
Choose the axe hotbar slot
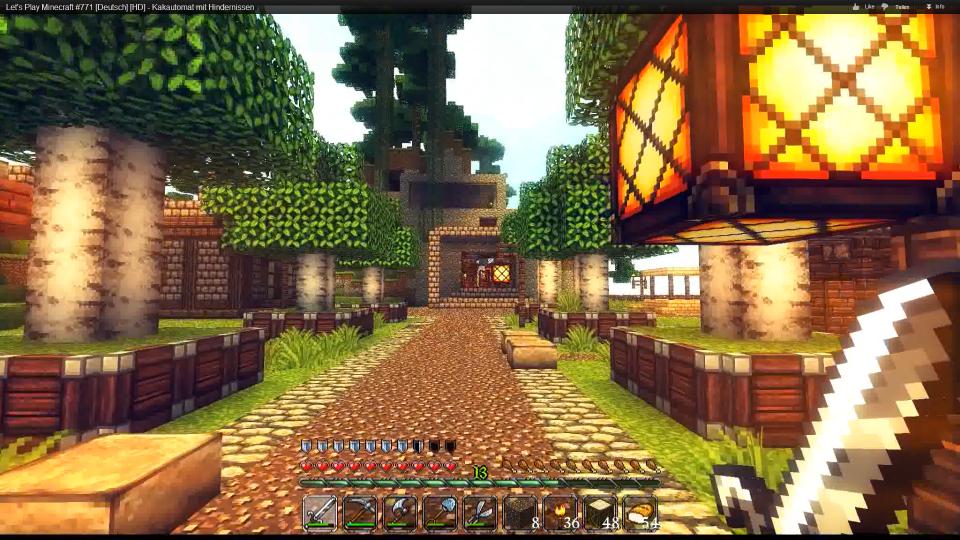(x=400, y=512)
